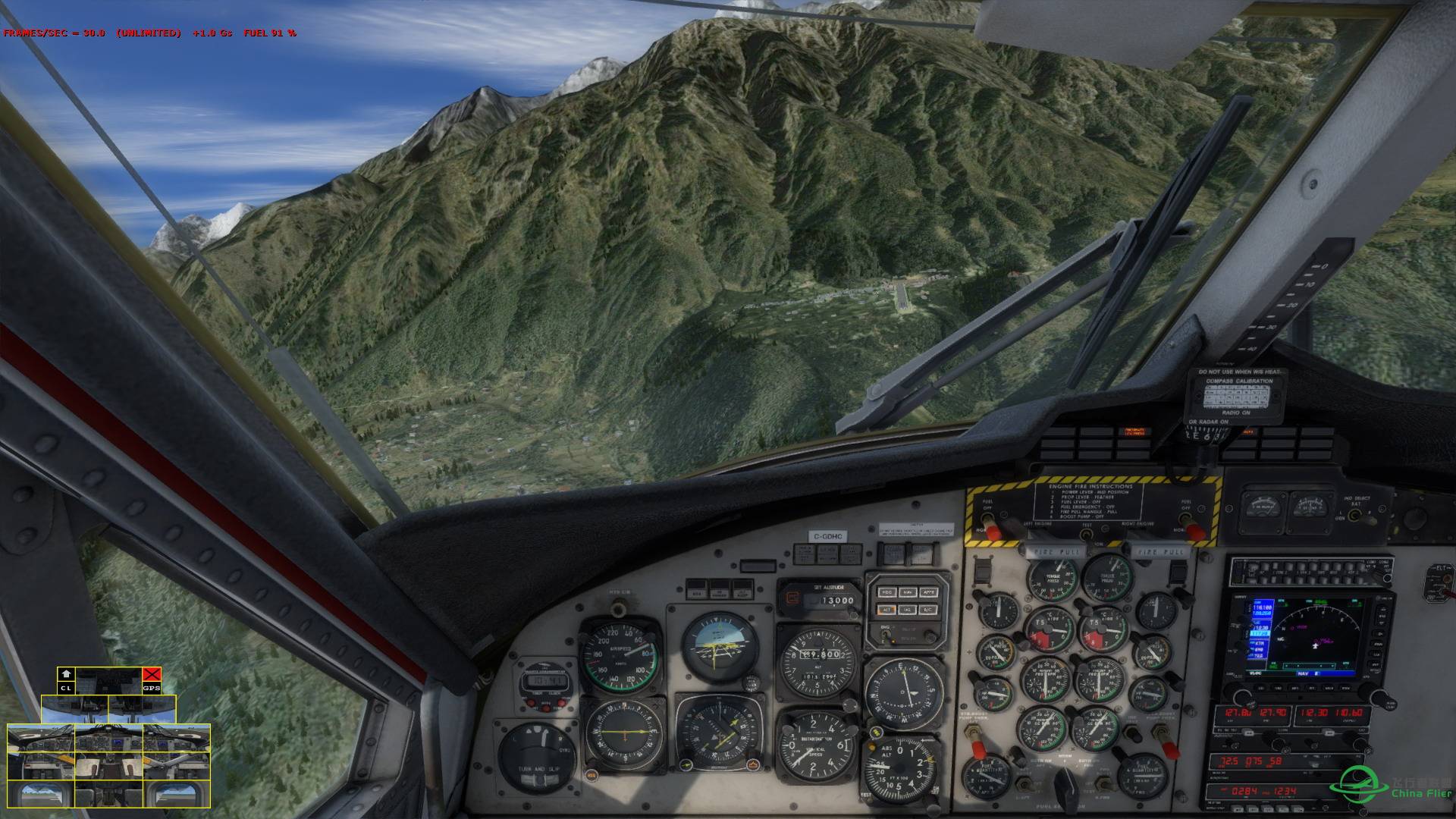Arm the autopilot APPR mode button
Image resolution: width=1456 pixels, height=819 pixels.
pos(928,592)
